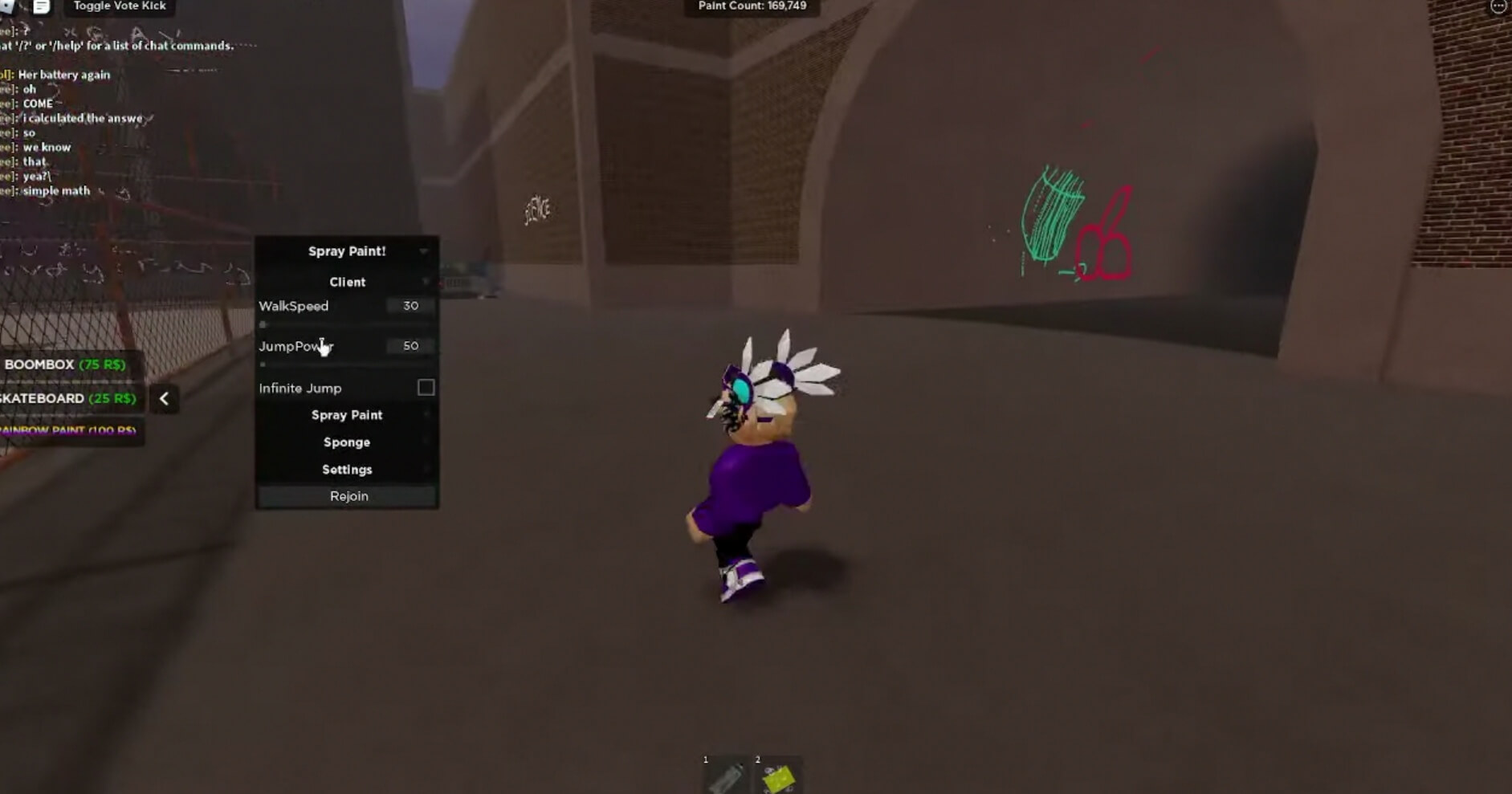Click the WalkSpeed value field
Screen dimensions: 1512x794
click(410, 306)
